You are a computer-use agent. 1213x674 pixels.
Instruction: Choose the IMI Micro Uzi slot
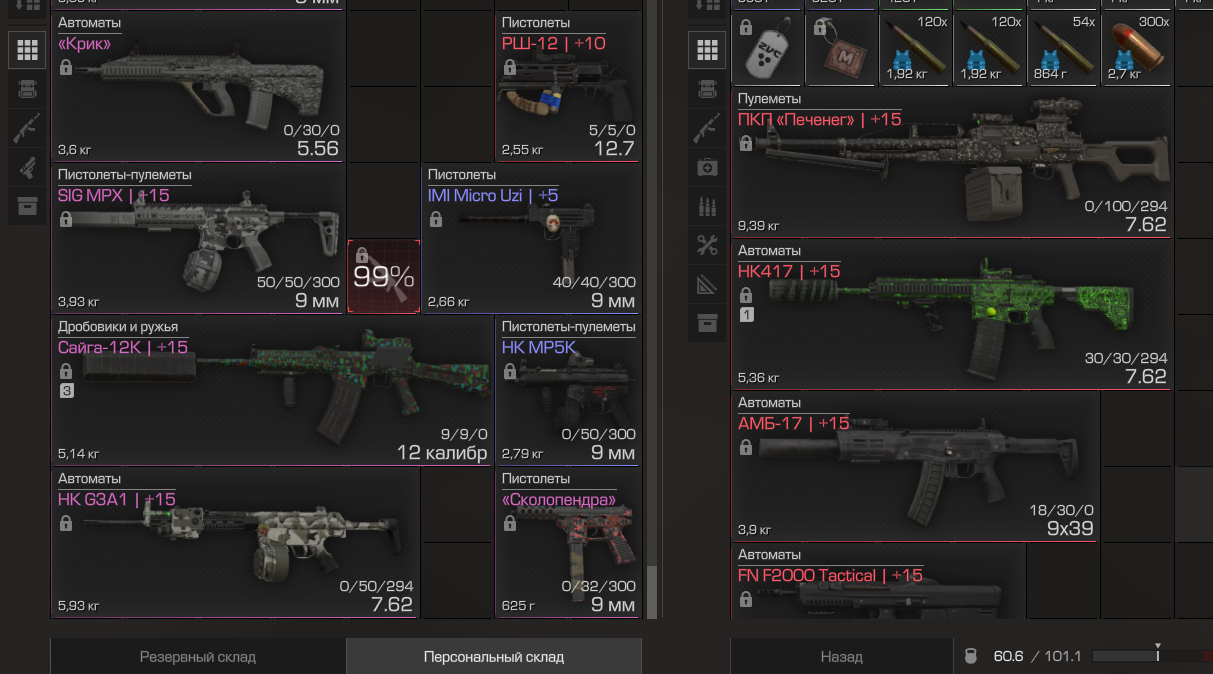531,238
